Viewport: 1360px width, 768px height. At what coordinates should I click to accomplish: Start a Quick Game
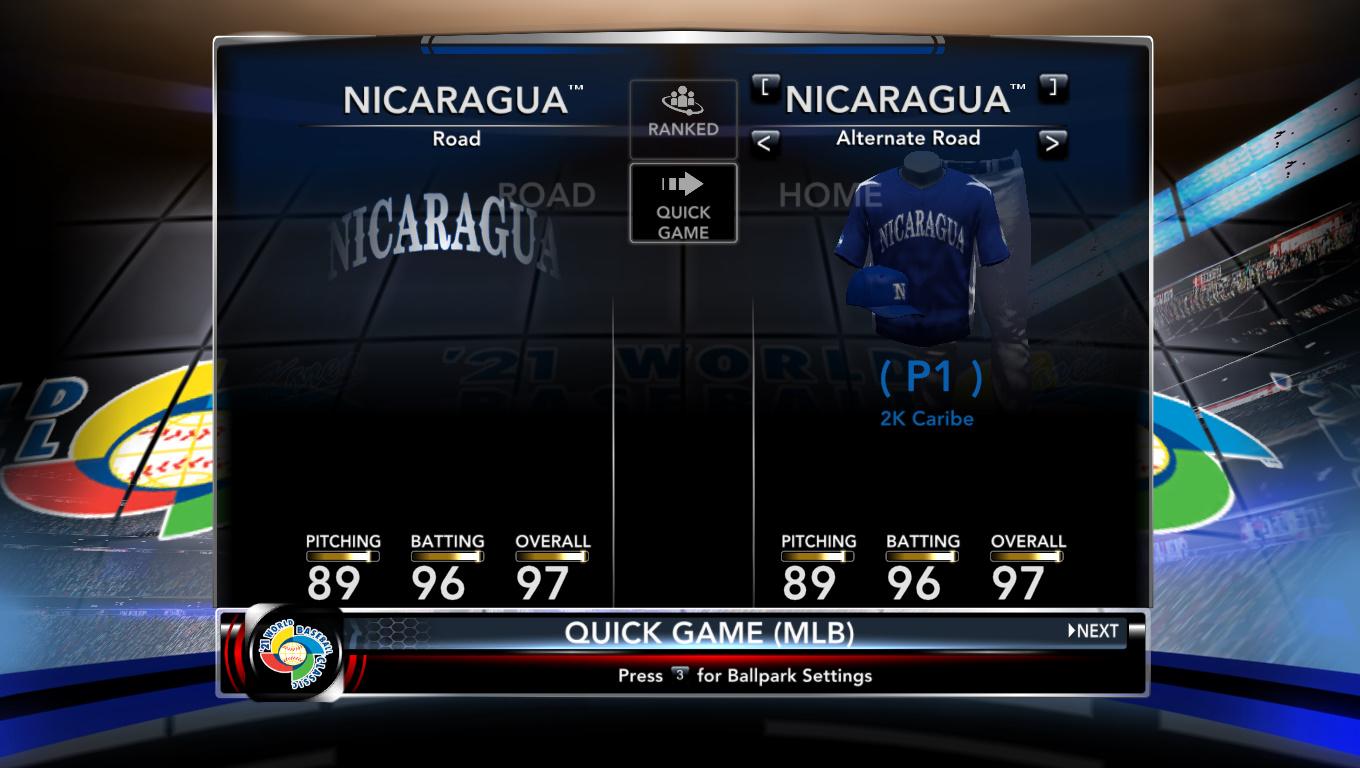[683, 204]
